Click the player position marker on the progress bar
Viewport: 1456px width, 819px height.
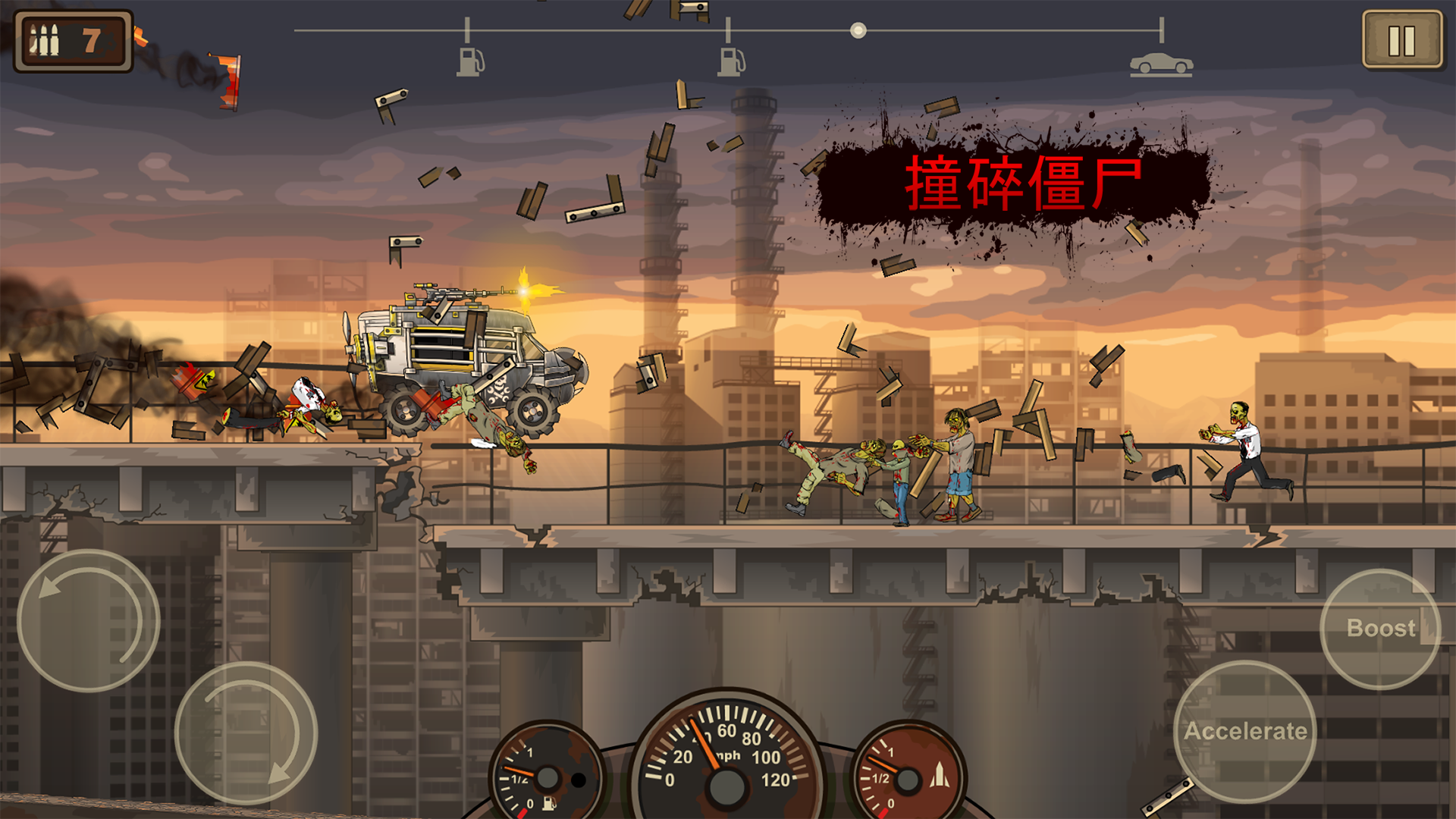click(858, 30)
